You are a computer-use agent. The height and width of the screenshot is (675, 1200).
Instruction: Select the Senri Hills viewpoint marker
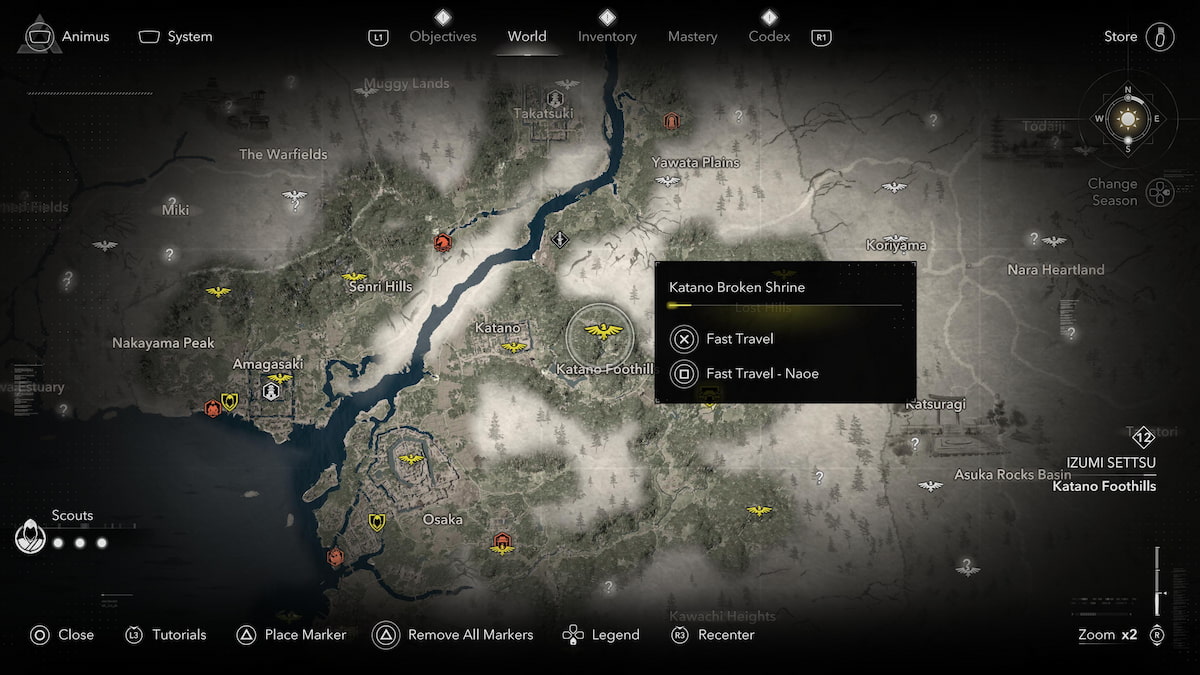click(354, 276)
